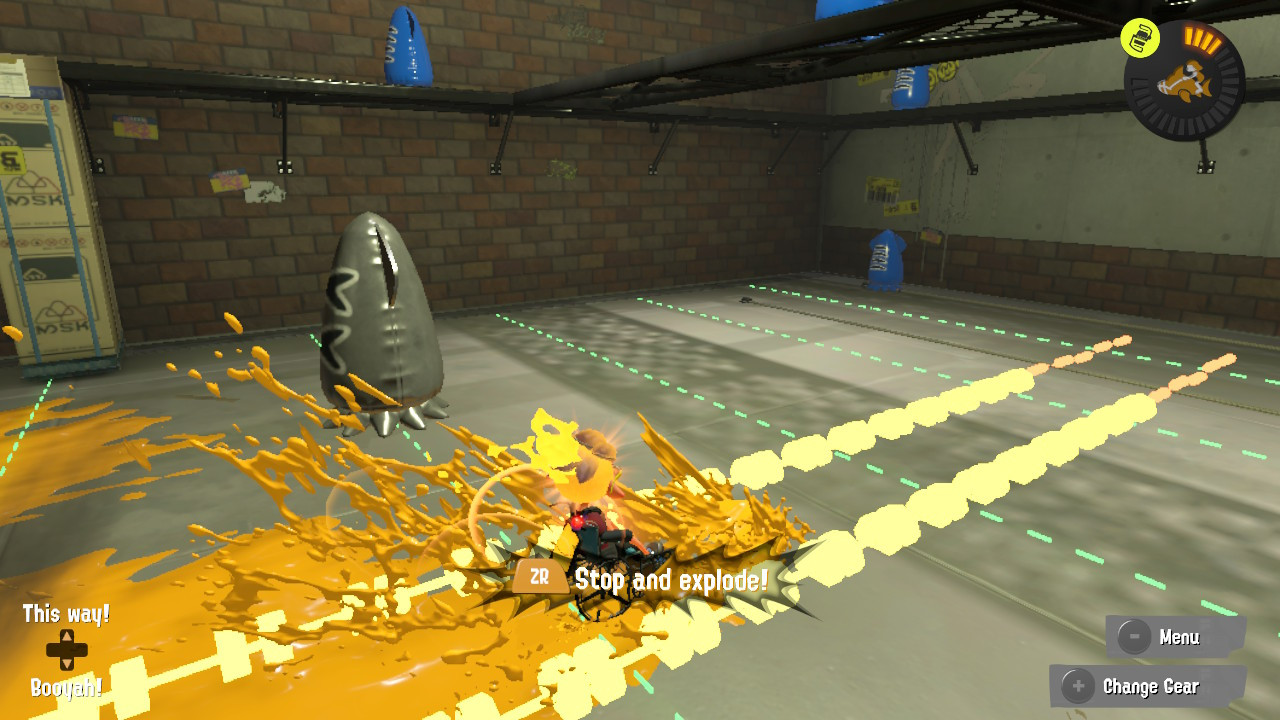Open the Menu option
This screenshot has width=1280, height=720.
[x=1181, y=636]
